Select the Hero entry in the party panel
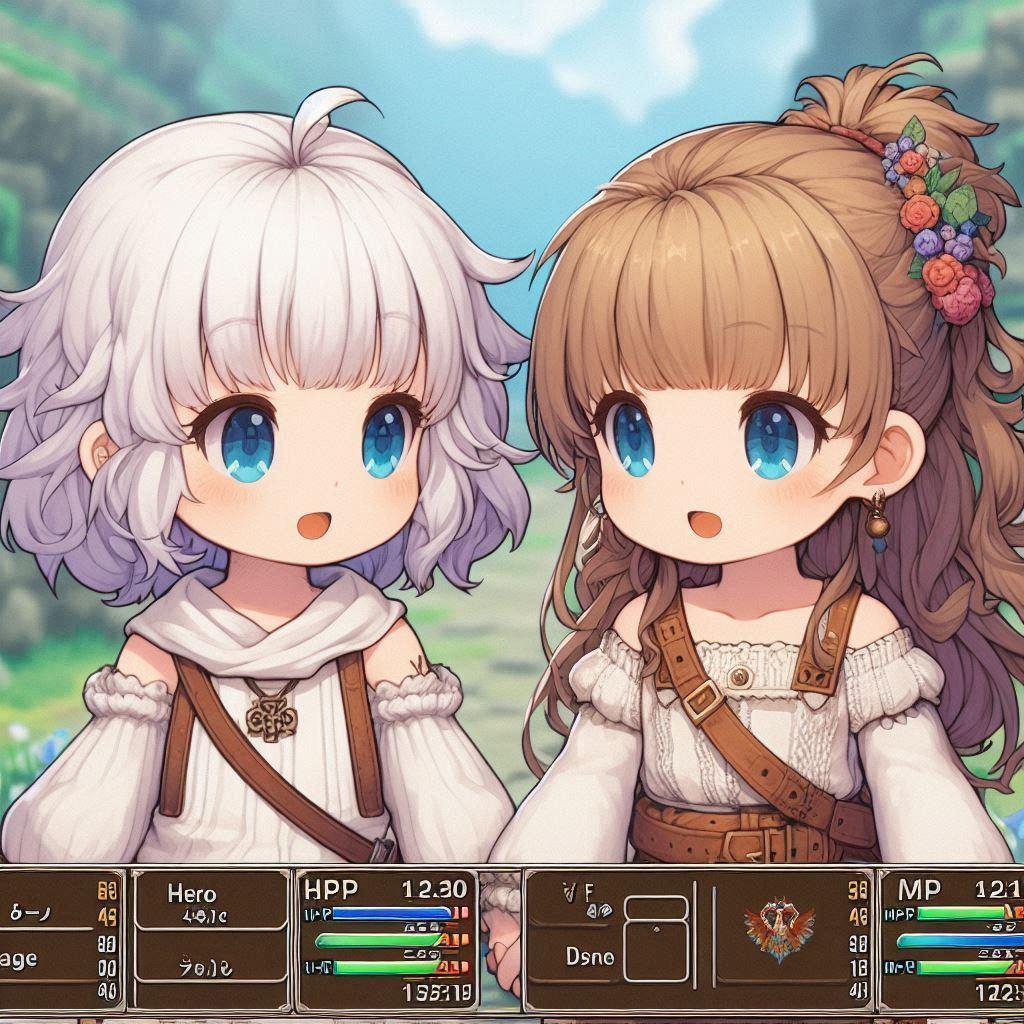The width and height of the screenshot is (1024, 1024). (x=192, y=895)
